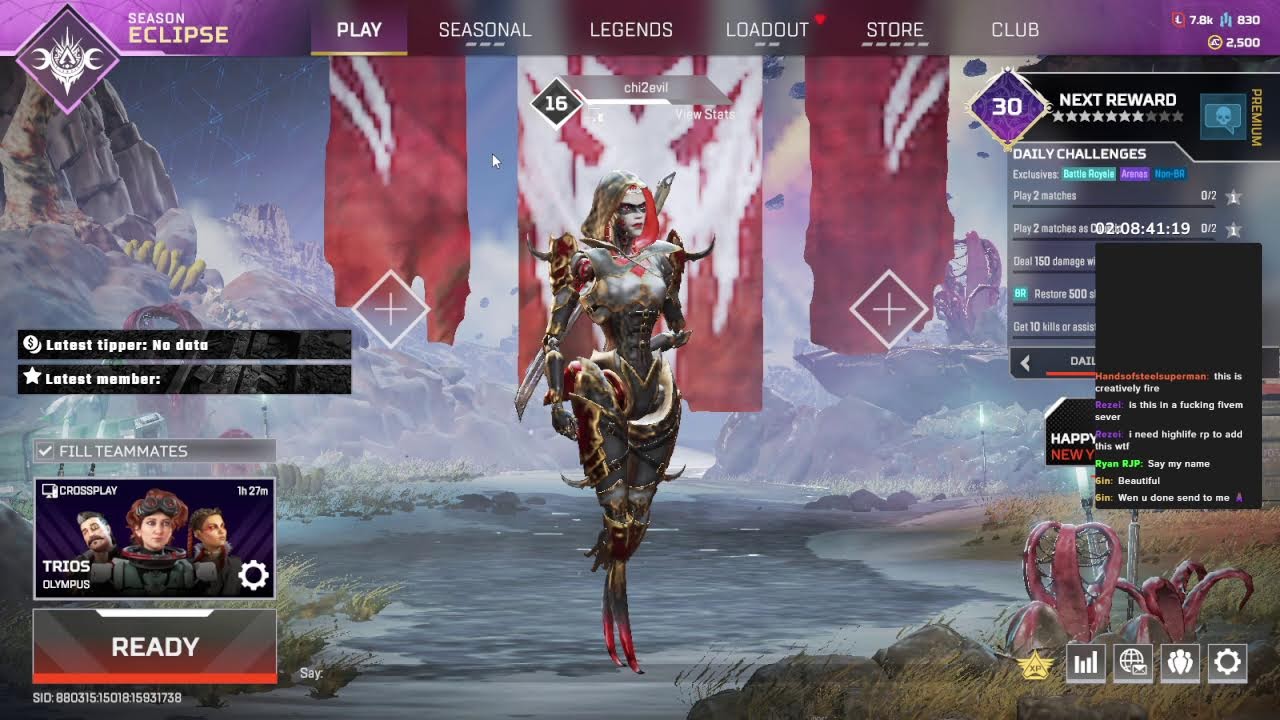View Stats for player chi2evil

(x=704, y=114)
